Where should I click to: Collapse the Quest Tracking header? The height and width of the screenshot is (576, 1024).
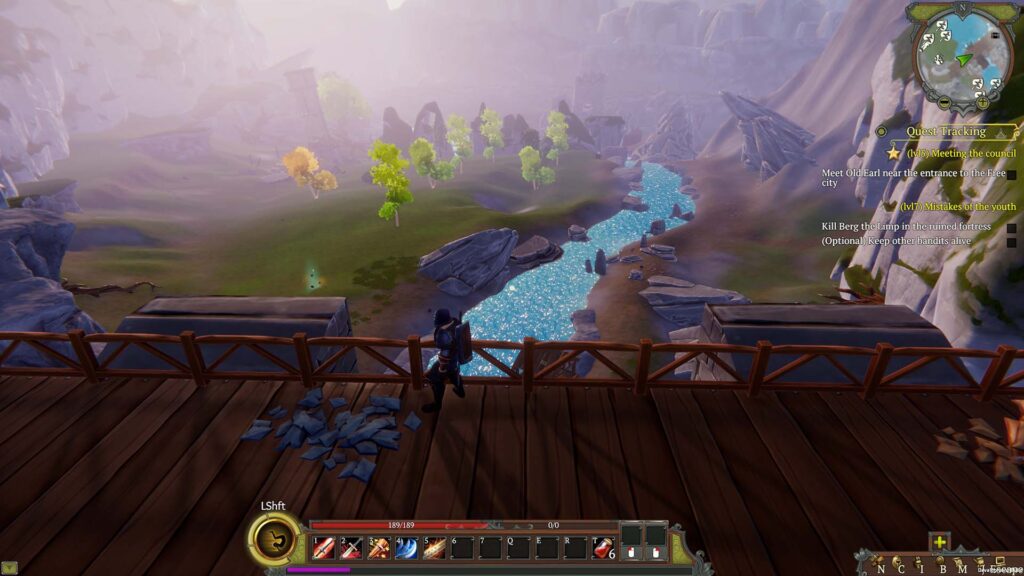945,131
